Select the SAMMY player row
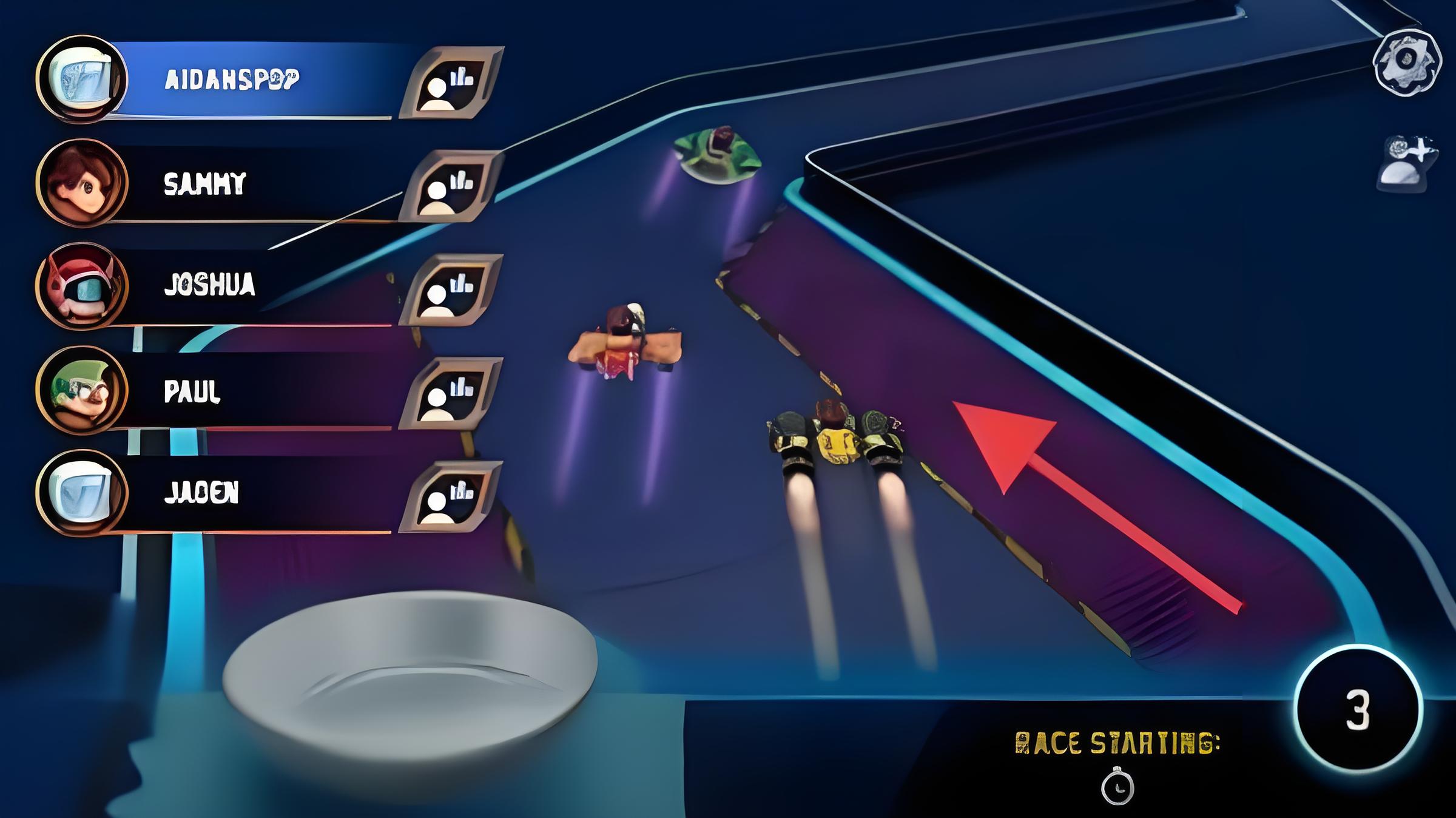 [x=255, y=183]
